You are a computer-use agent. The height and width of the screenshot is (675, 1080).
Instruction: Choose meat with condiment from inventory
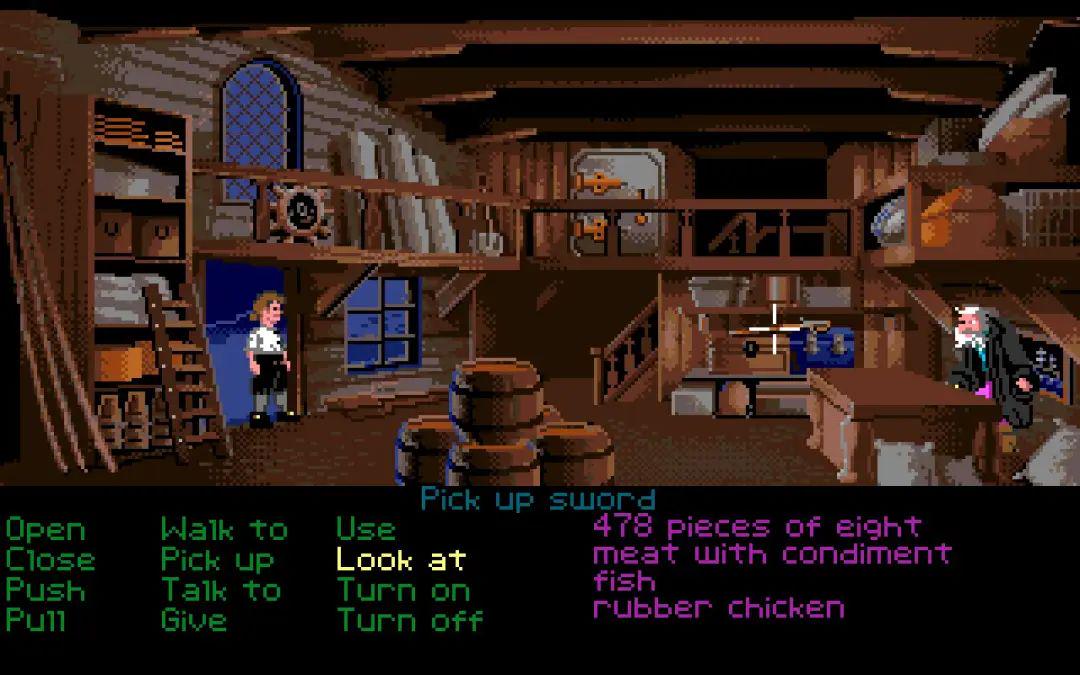click(772, 553)
